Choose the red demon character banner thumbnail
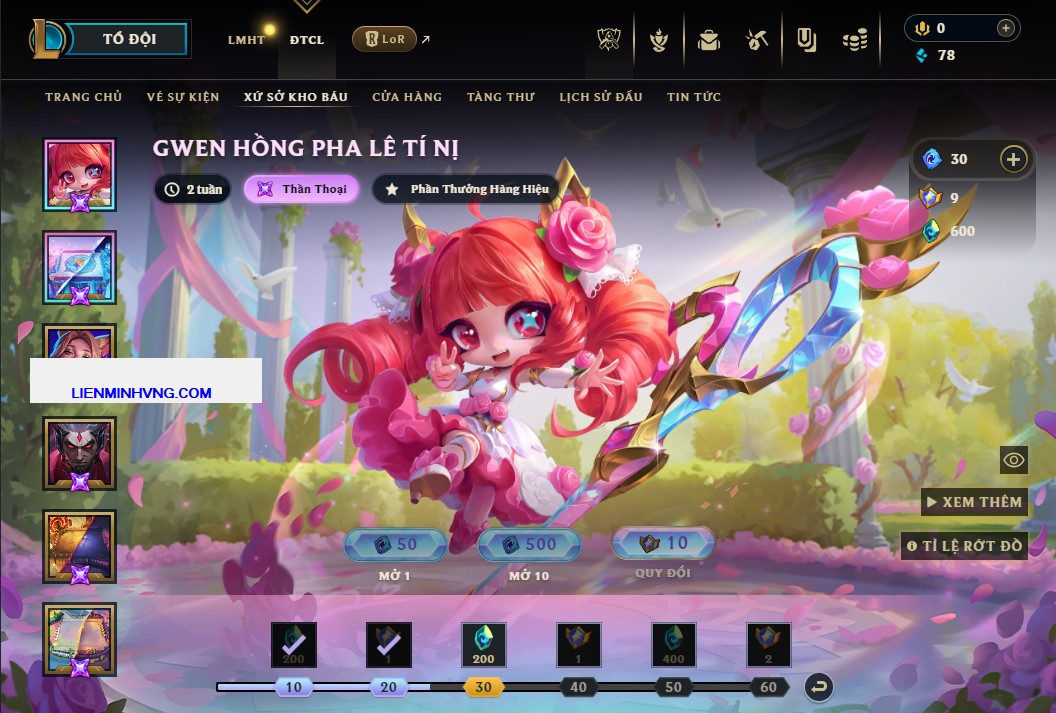Image resolution: width=1056 pixels, height=713 pixels. click(x=79, y=453)
